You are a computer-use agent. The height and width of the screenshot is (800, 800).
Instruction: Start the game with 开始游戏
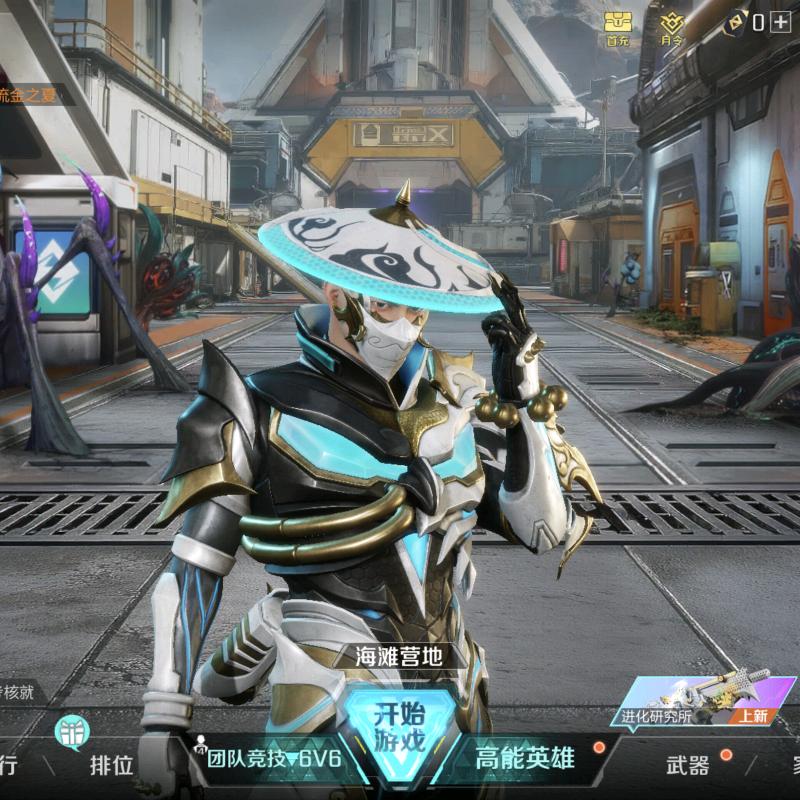point(399,728)
